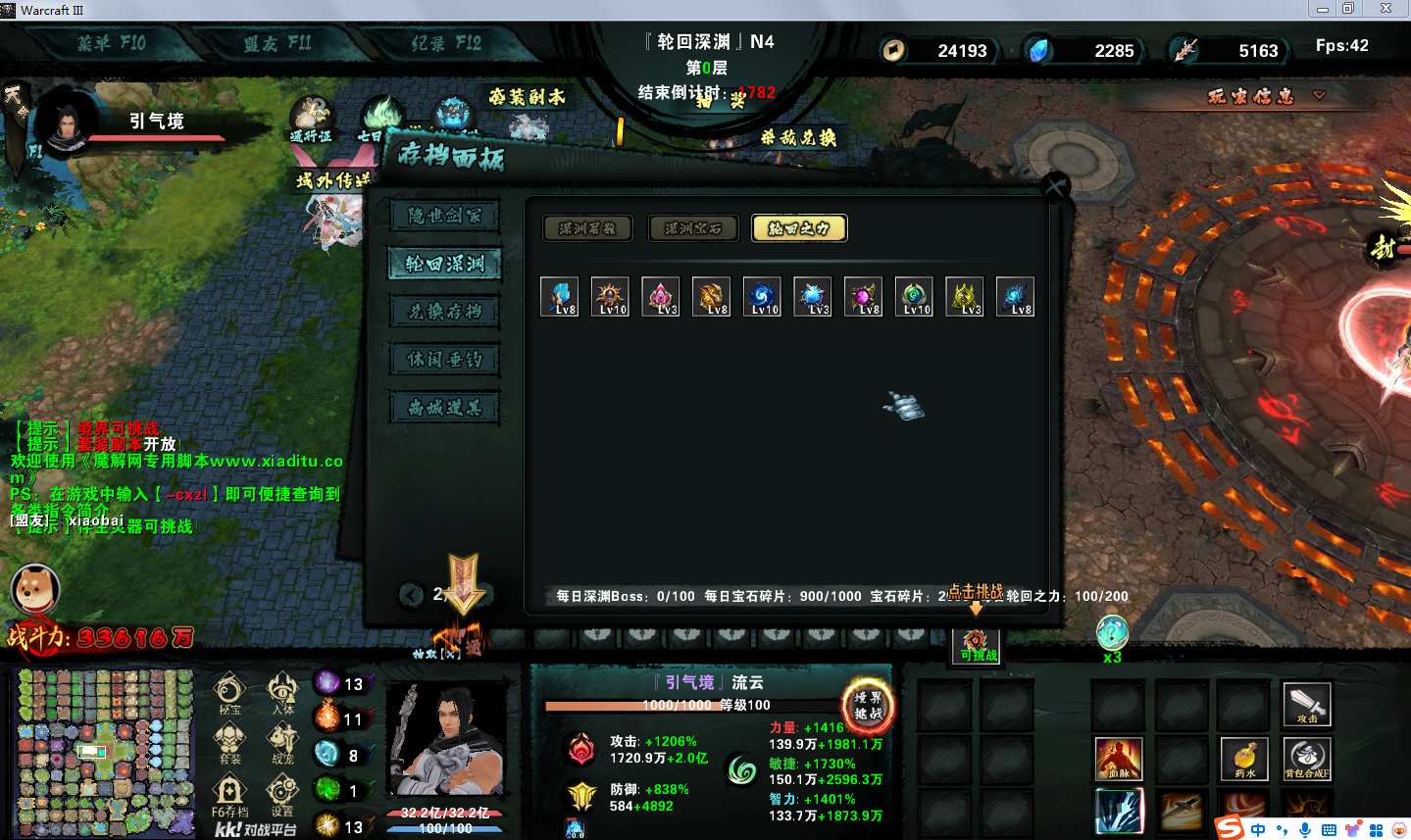
Task: Open the 盟友 F11 allies menu
Action: (277, 43)
